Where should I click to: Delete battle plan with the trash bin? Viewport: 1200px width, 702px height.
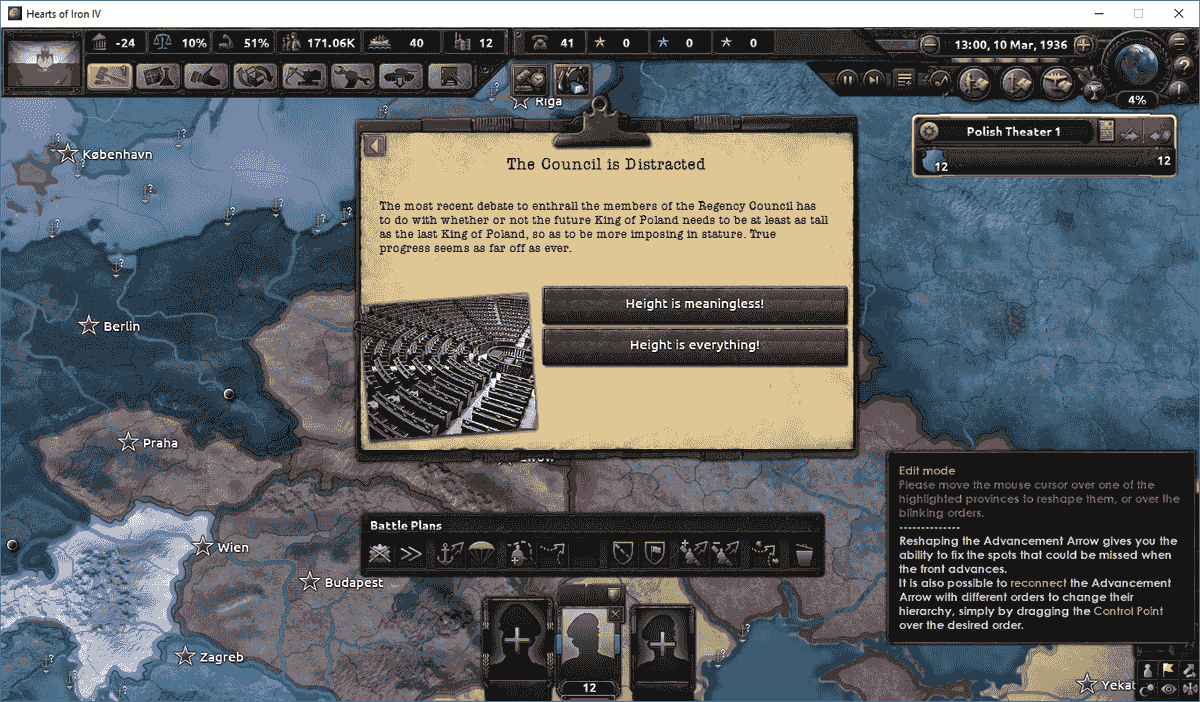804,552
